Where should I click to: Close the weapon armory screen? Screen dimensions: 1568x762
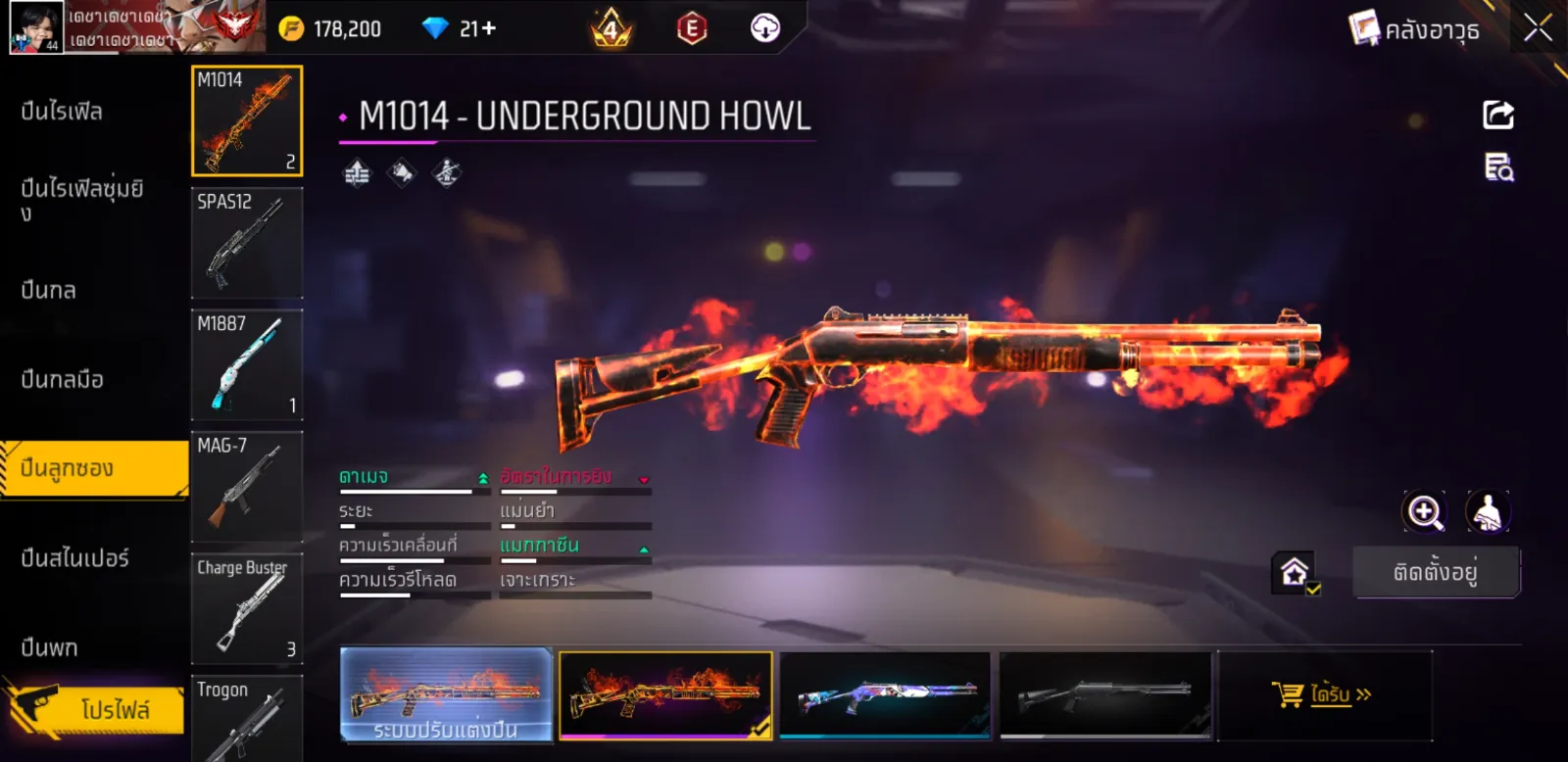tap(1538, 27)
